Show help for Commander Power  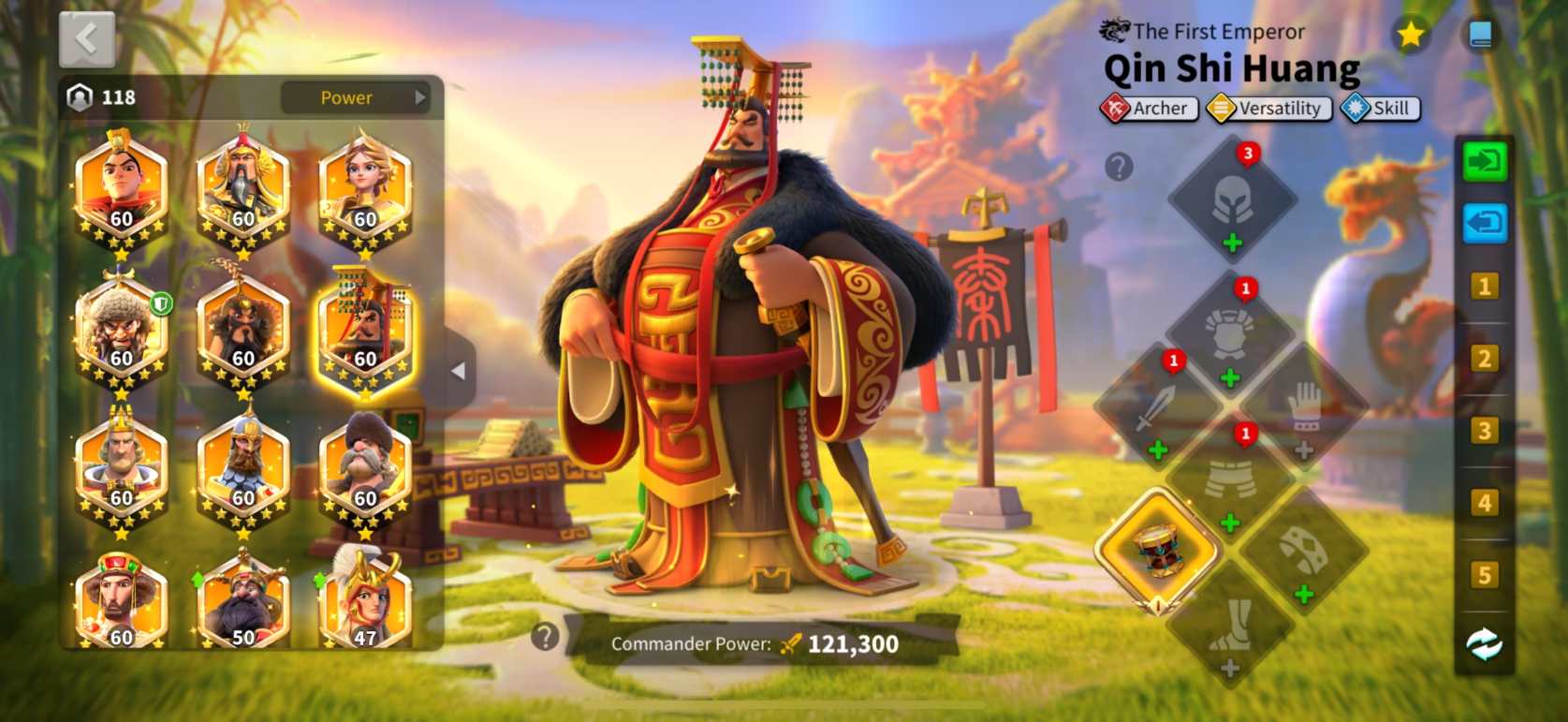545,637
